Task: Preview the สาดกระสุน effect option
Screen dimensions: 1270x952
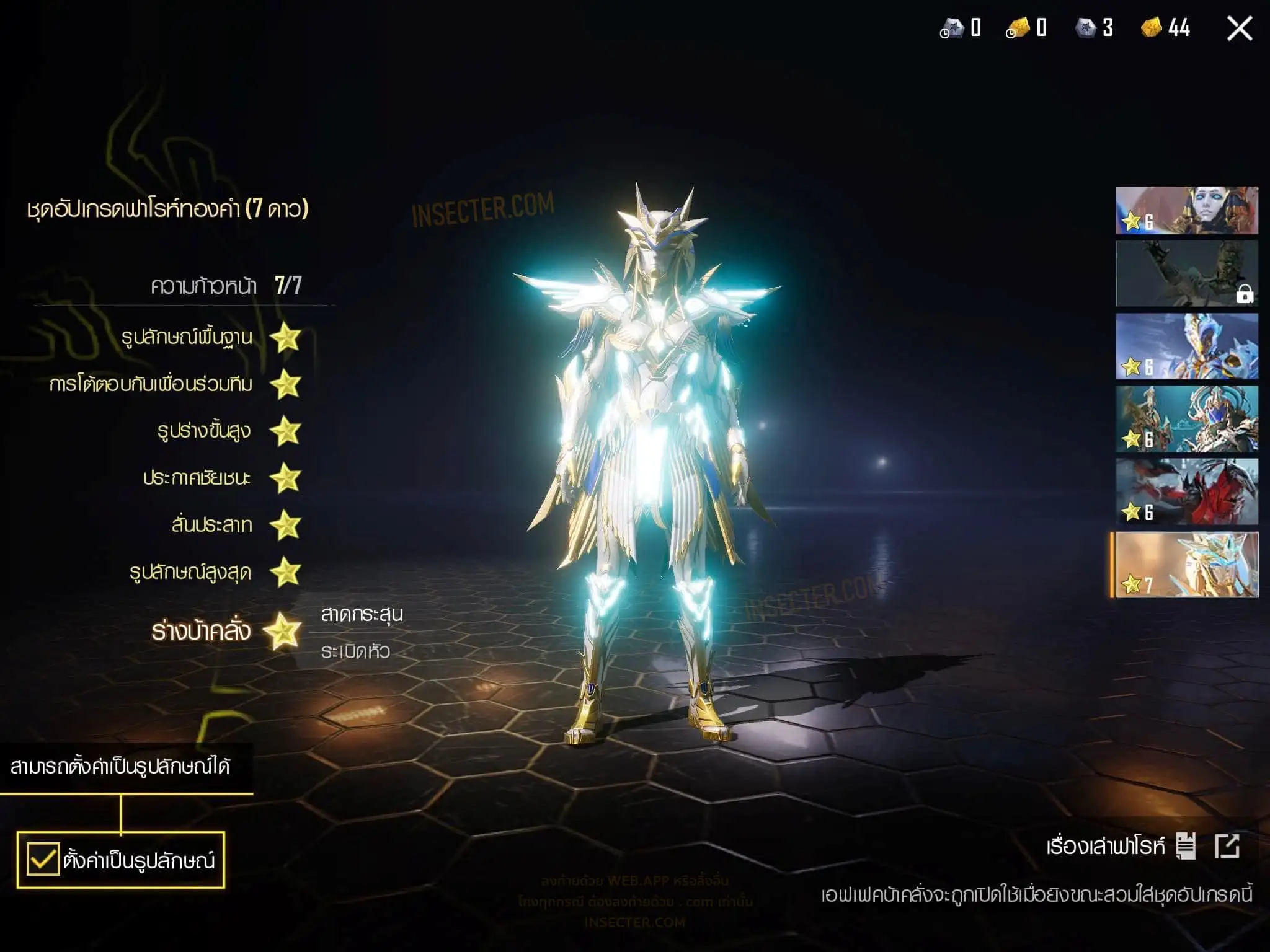Action: point(362,614)
